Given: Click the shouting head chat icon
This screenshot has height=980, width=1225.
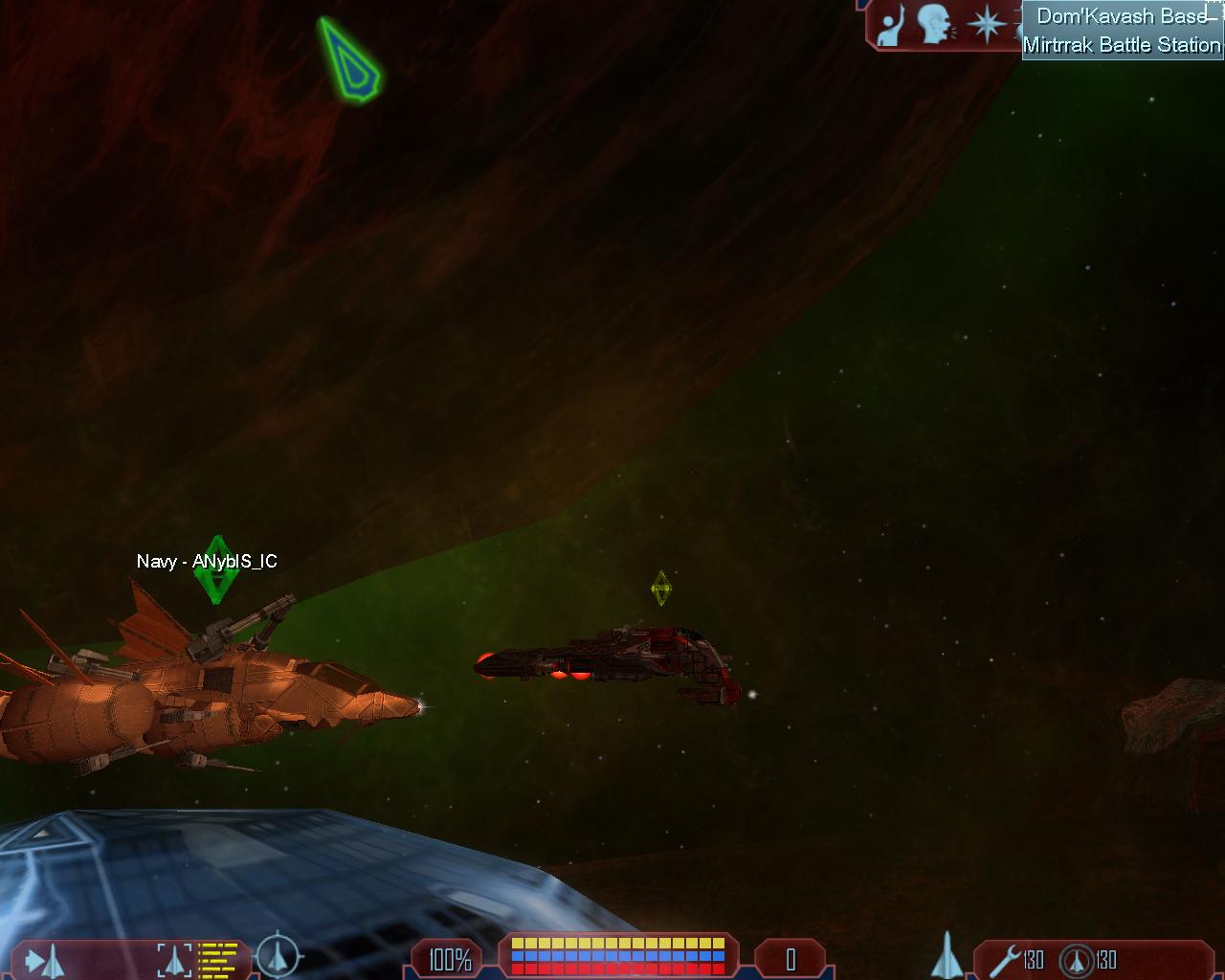Looking at the screenshot, I should pyautogui.click(x=935, y=25).
